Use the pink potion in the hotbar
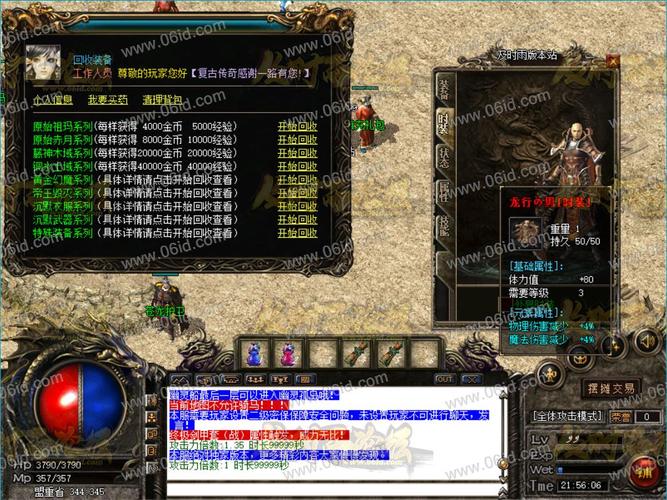 pyautogui.click(x=289, y=353)
